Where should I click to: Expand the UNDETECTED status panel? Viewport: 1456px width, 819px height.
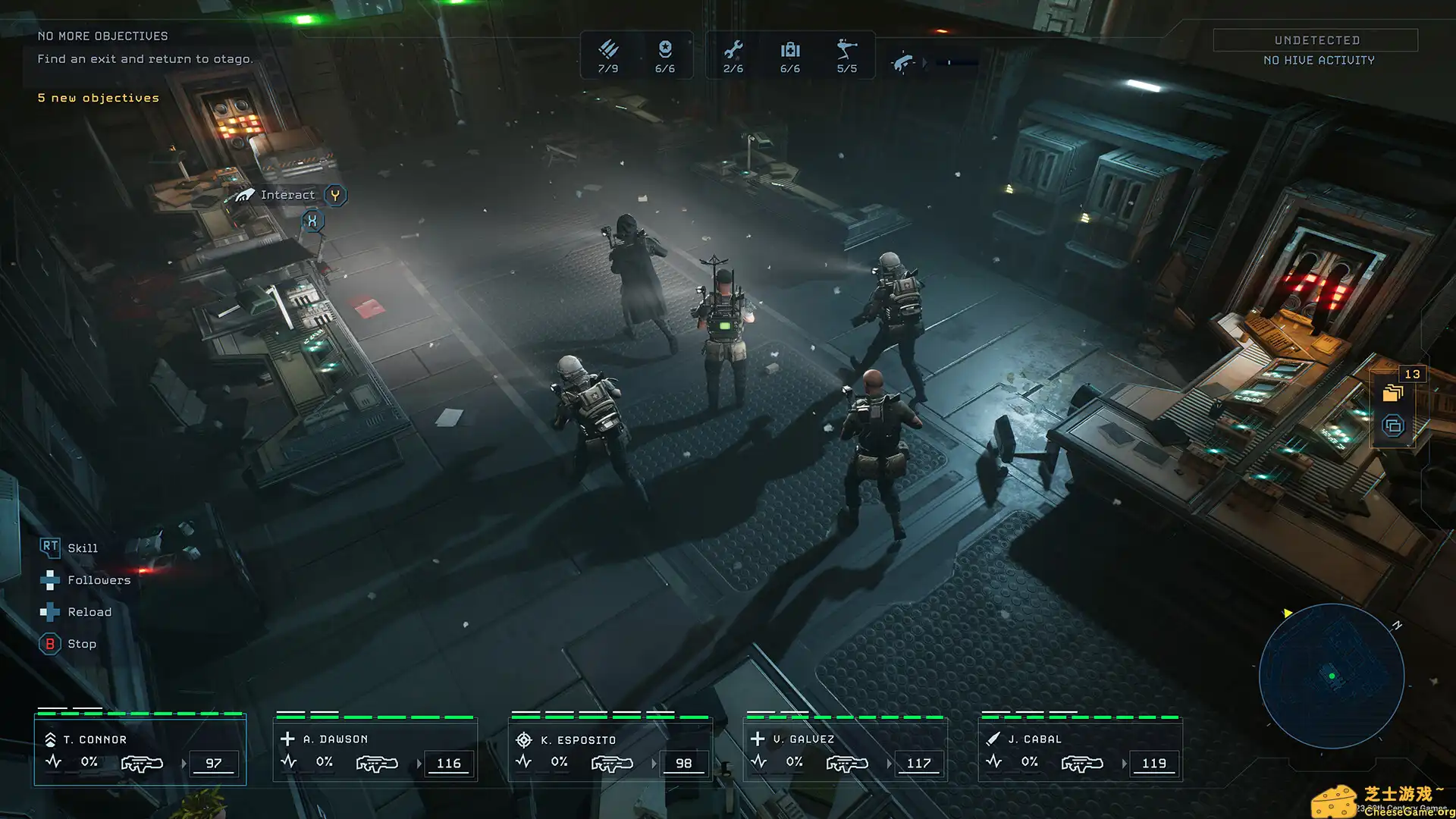1315,39
